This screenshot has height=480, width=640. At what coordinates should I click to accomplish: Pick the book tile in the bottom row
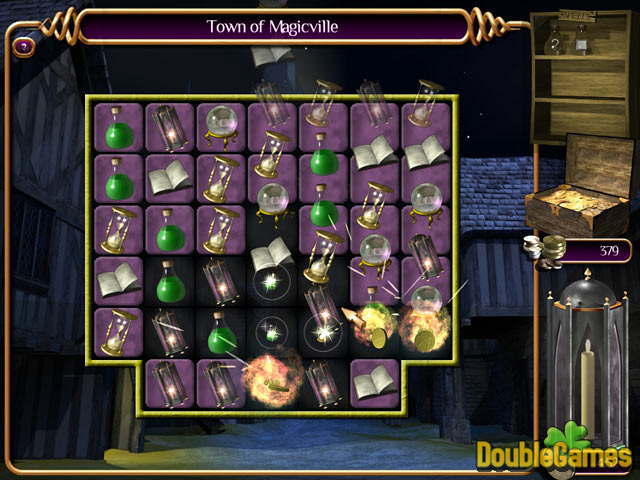pos(375,382)
